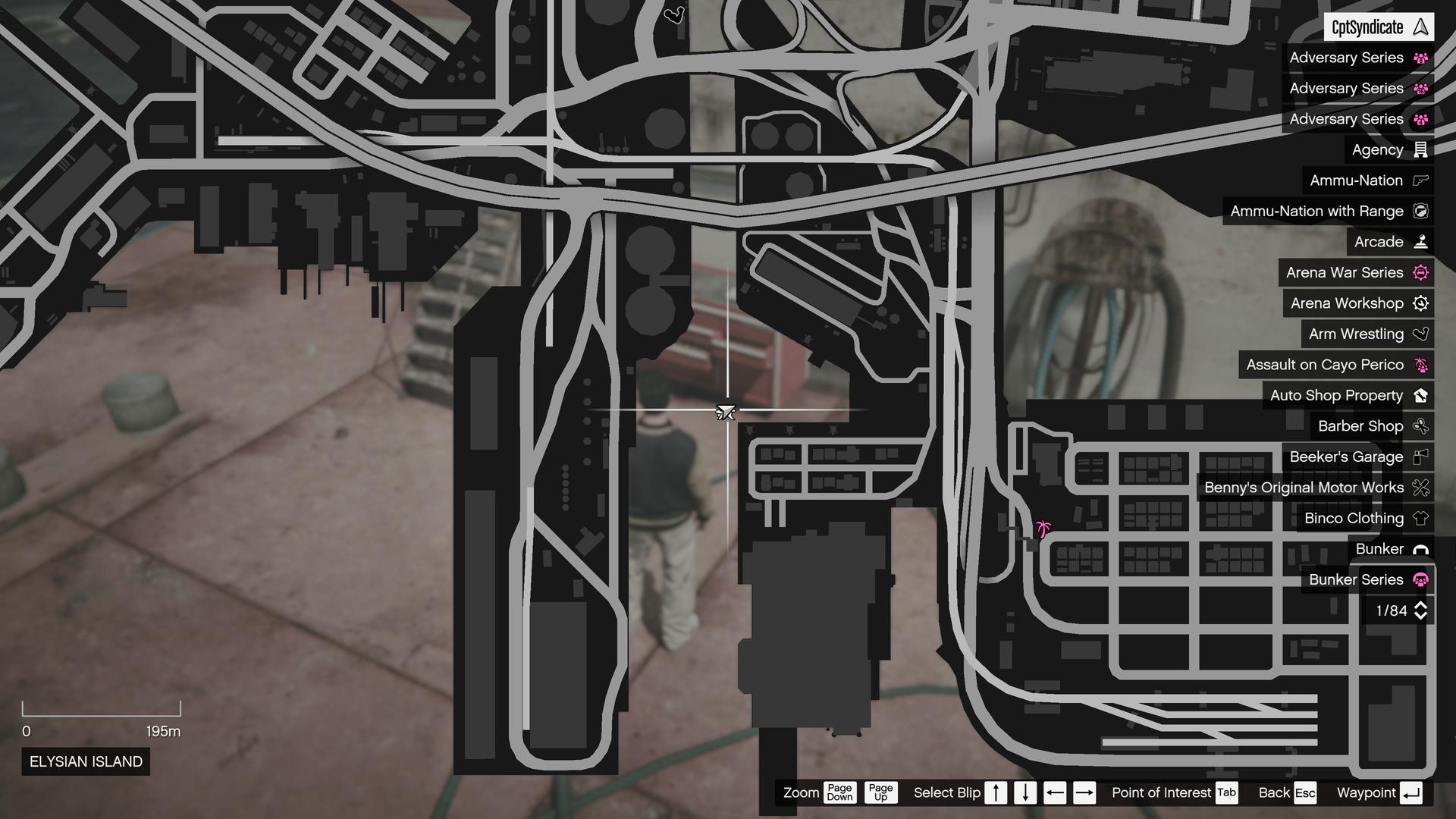Image resolution: width=1456 pixels, height=819 pixels.
Task: Select the pink palm tree blip on the map
Action: pyautogui.click(x=1044, y=529)
